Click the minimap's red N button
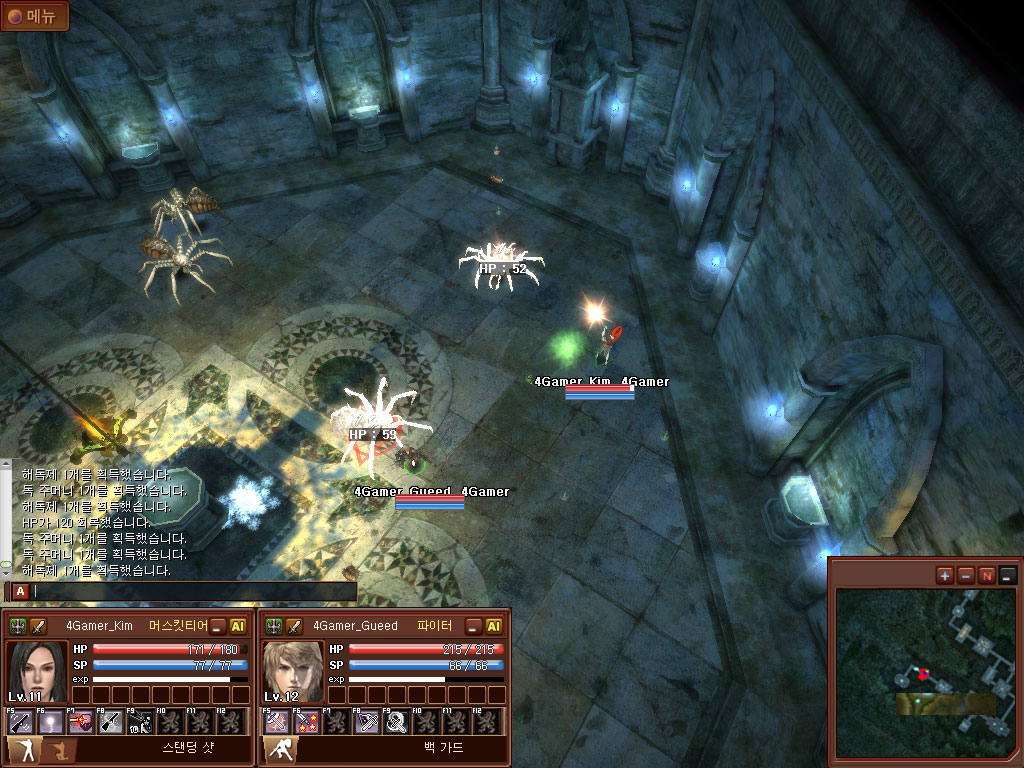 pyautogui.click(x=987, y=575)
